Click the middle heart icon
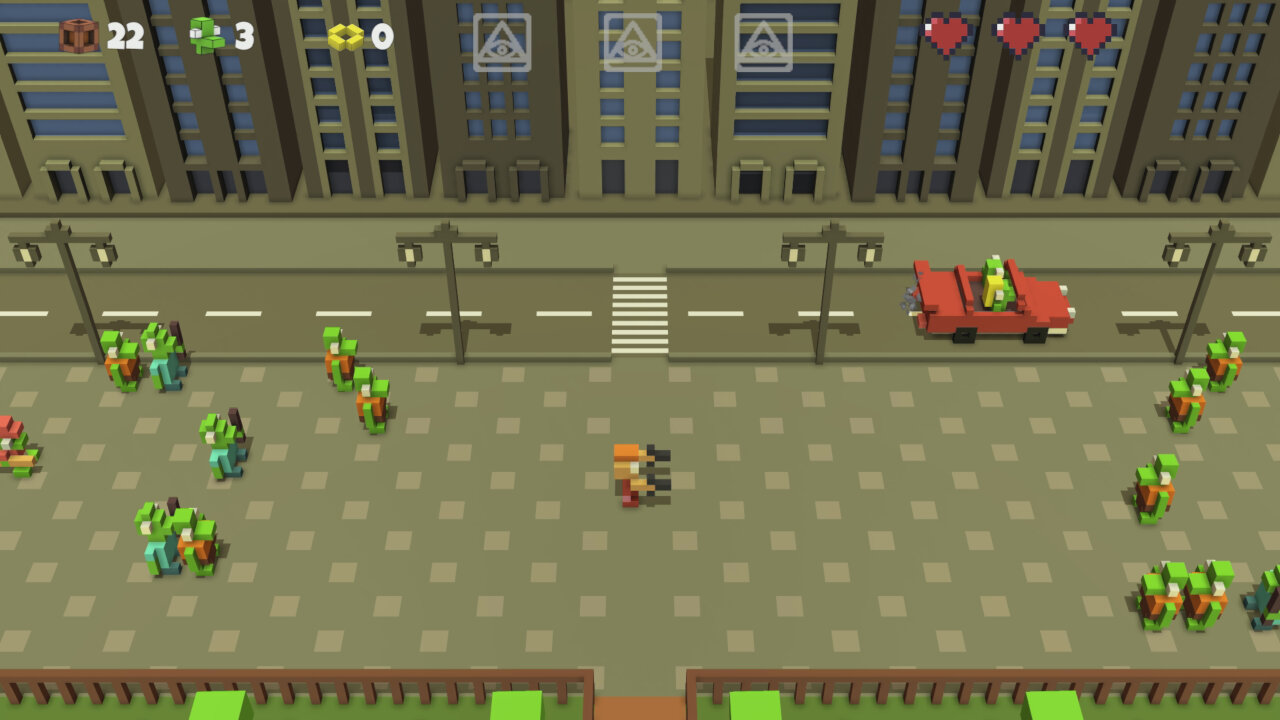The width and height of the screenshot is (1280, 720). pyautogui.click(x=1013, y=33)
